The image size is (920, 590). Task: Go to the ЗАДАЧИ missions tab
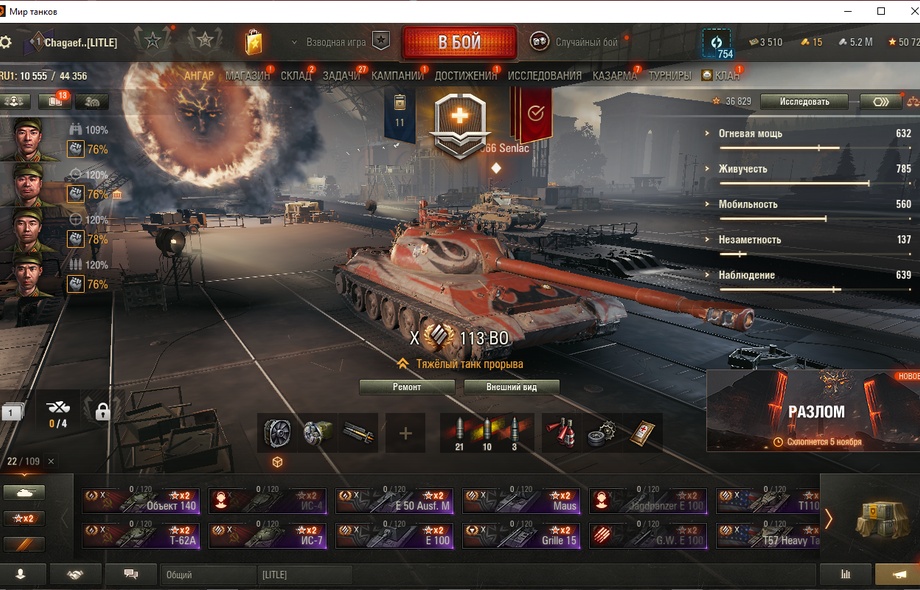tap(340, 75)
